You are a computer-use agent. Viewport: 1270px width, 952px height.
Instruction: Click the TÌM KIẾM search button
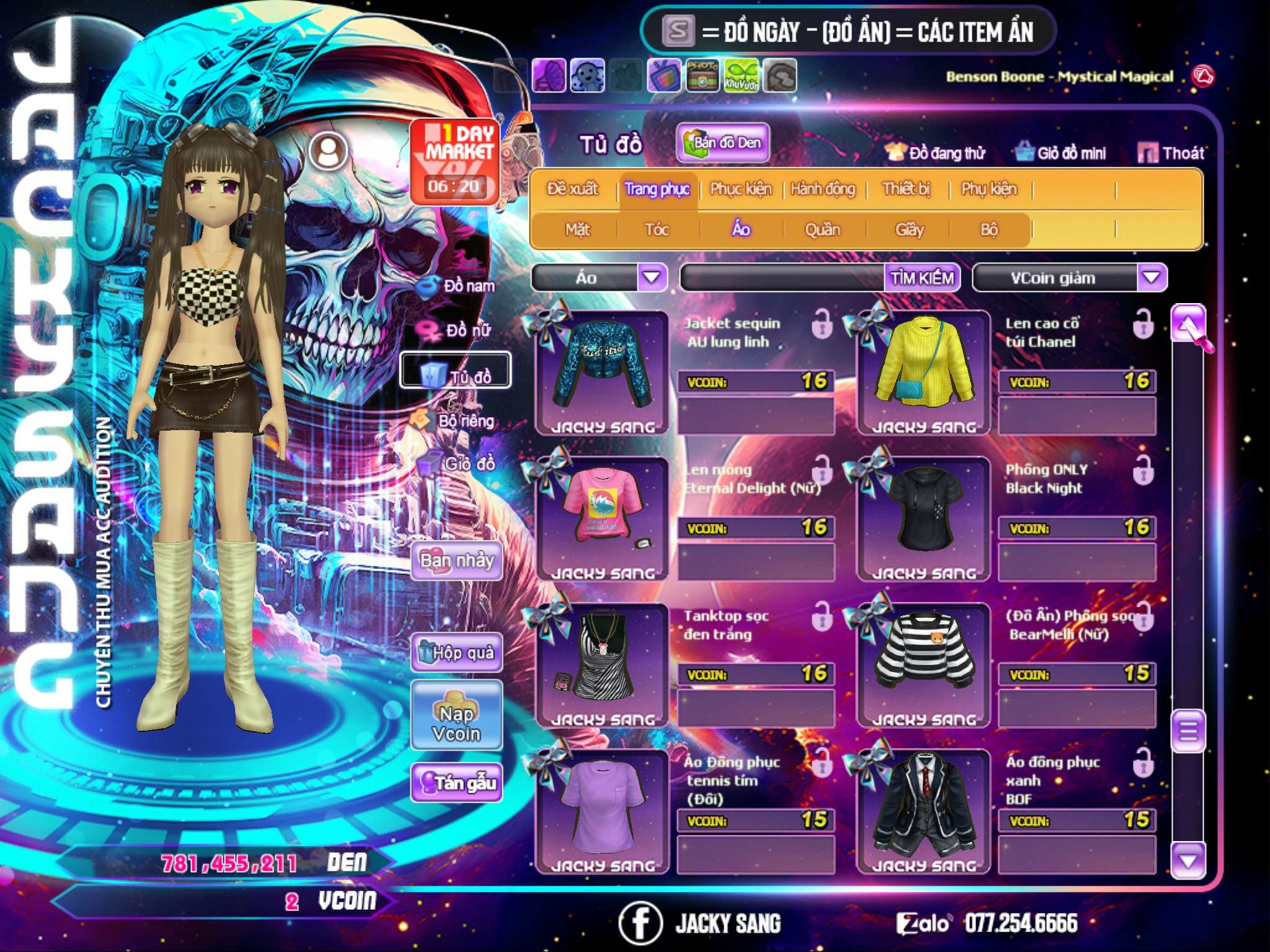921,278
